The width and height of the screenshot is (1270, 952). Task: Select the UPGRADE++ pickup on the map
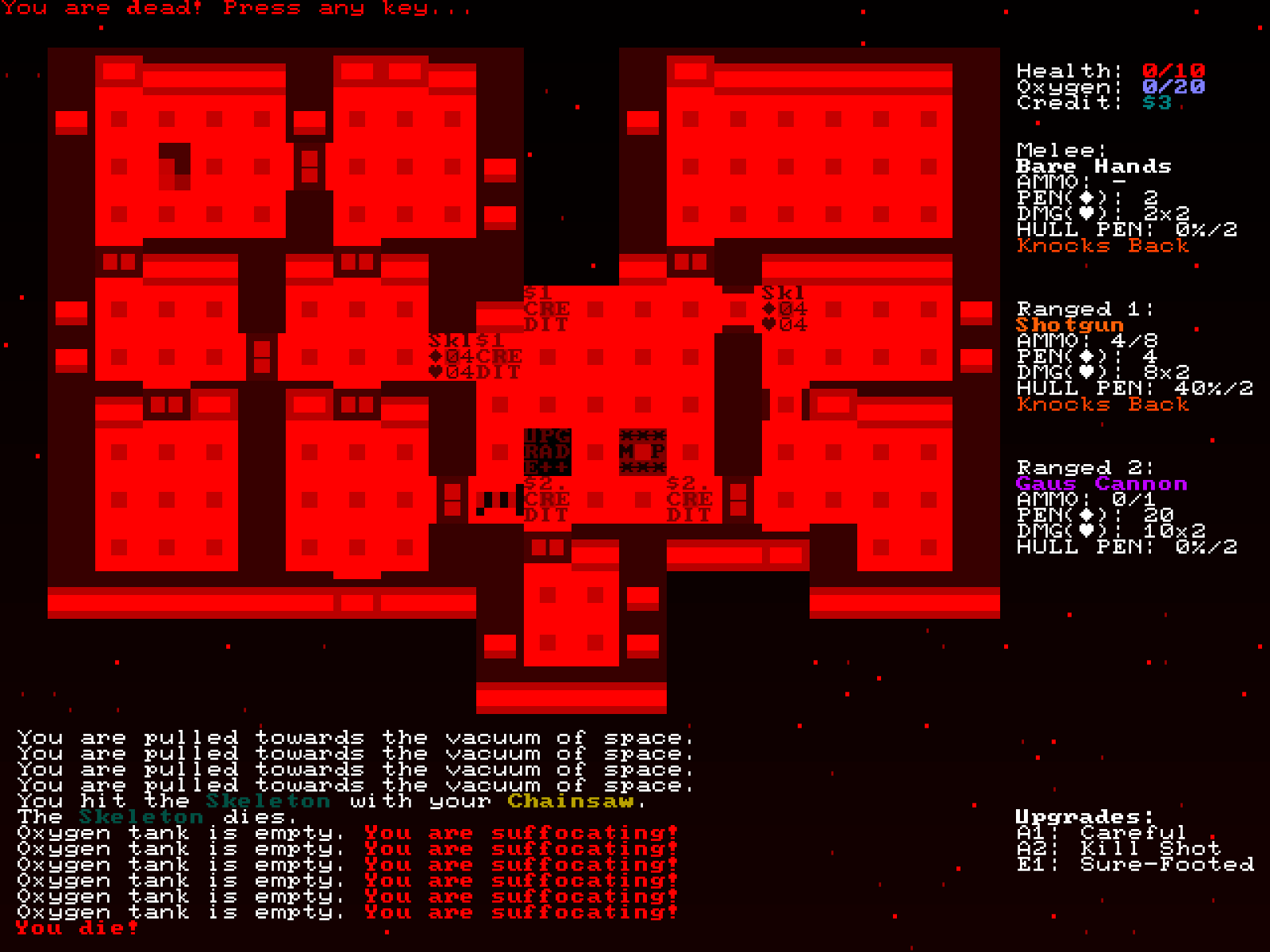[546, 452]
